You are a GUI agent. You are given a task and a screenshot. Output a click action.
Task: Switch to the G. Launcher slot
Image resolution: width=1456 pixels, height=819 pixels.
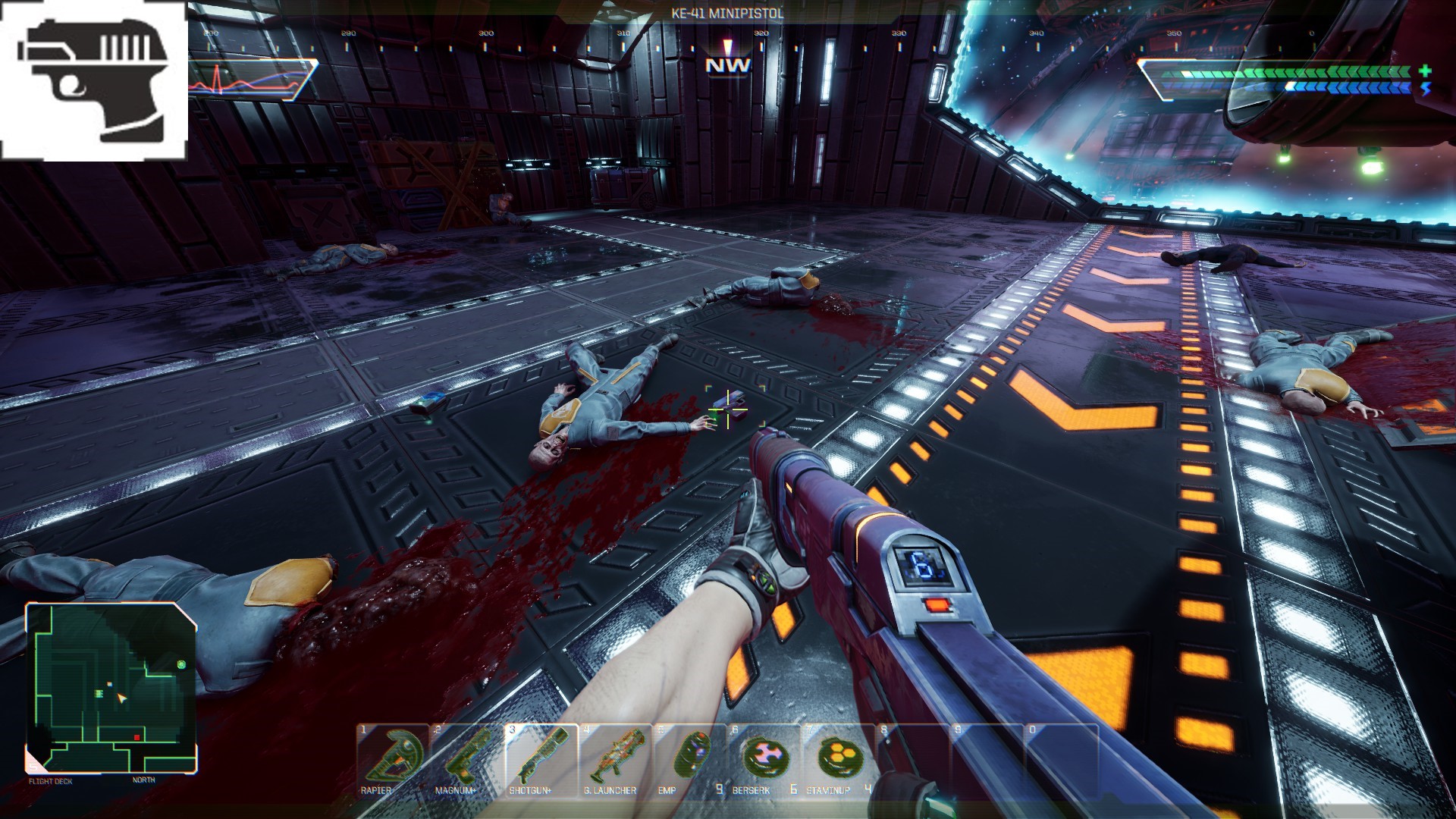click(x=616, y=759)
